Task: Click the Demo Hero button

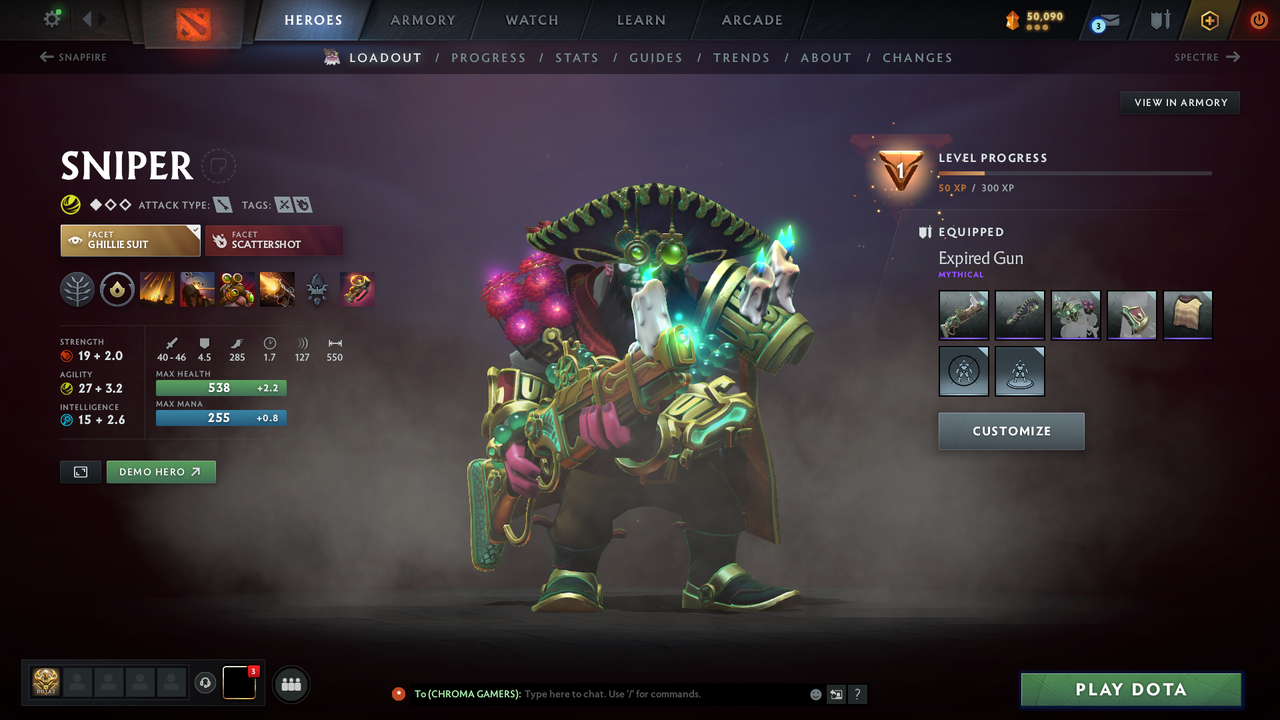Action: [160, 471]
